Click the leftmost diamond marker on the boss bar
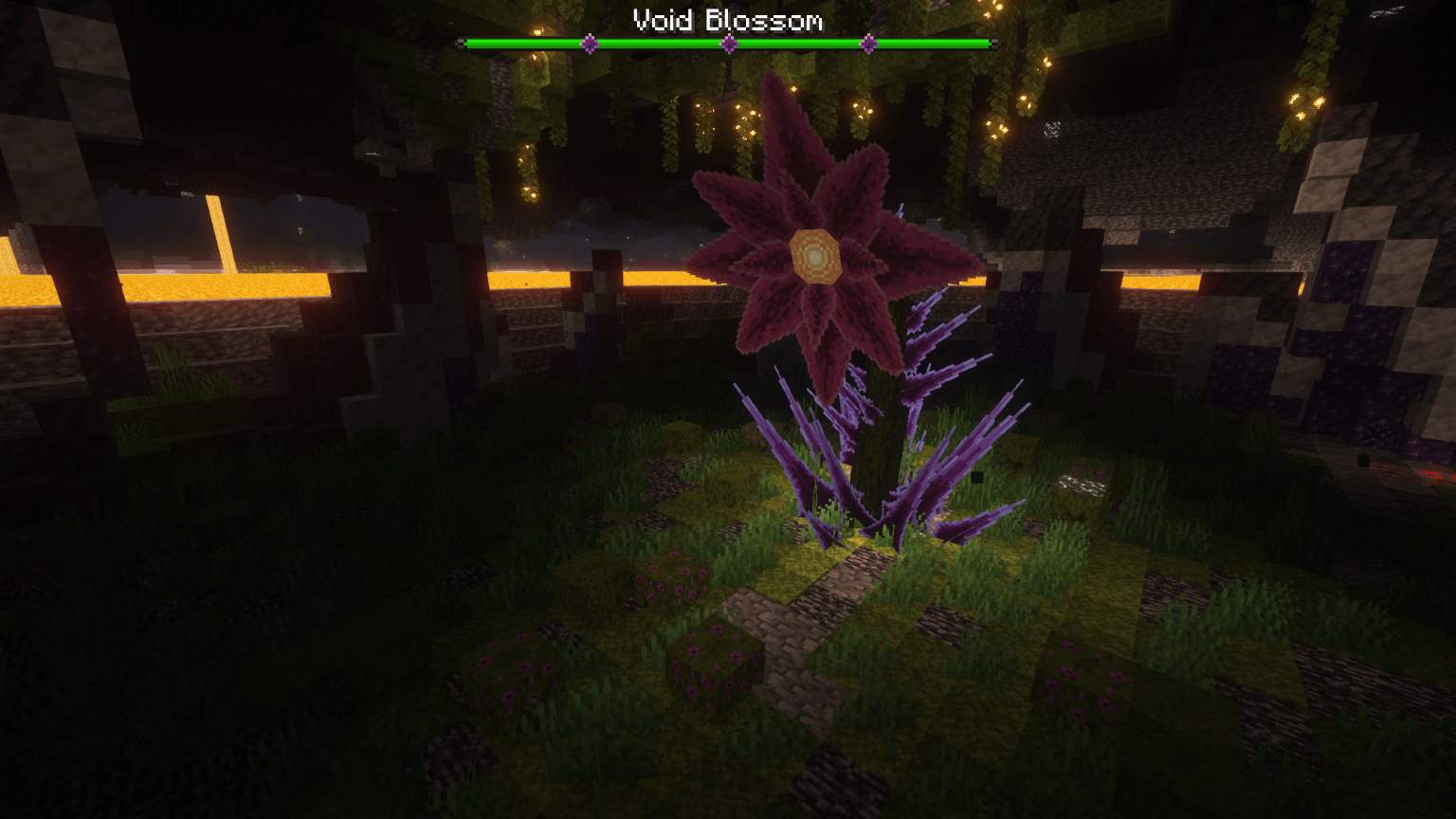 coord(589,42)
